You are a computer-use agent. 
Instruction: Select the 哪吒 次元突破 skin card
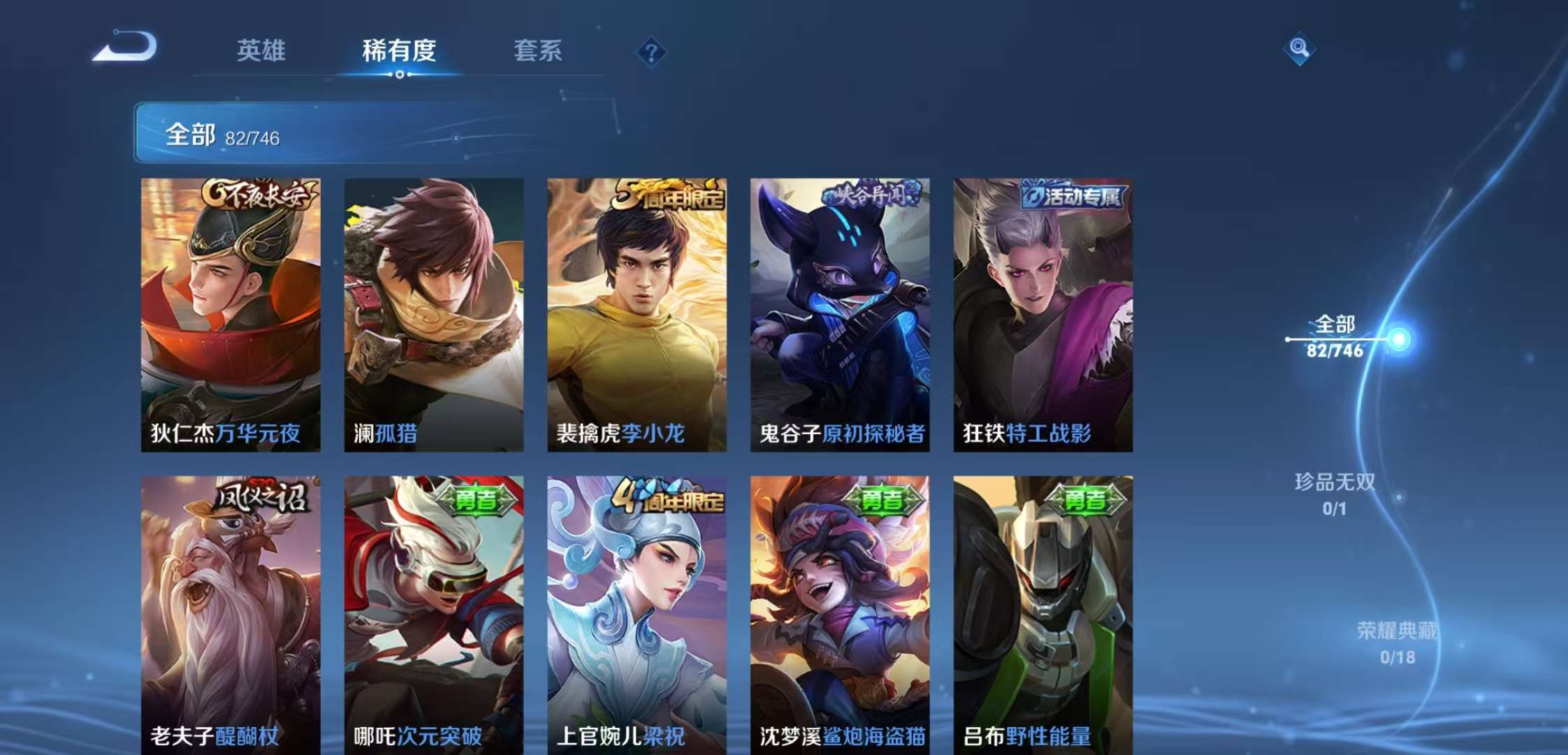tap(433, 614)
